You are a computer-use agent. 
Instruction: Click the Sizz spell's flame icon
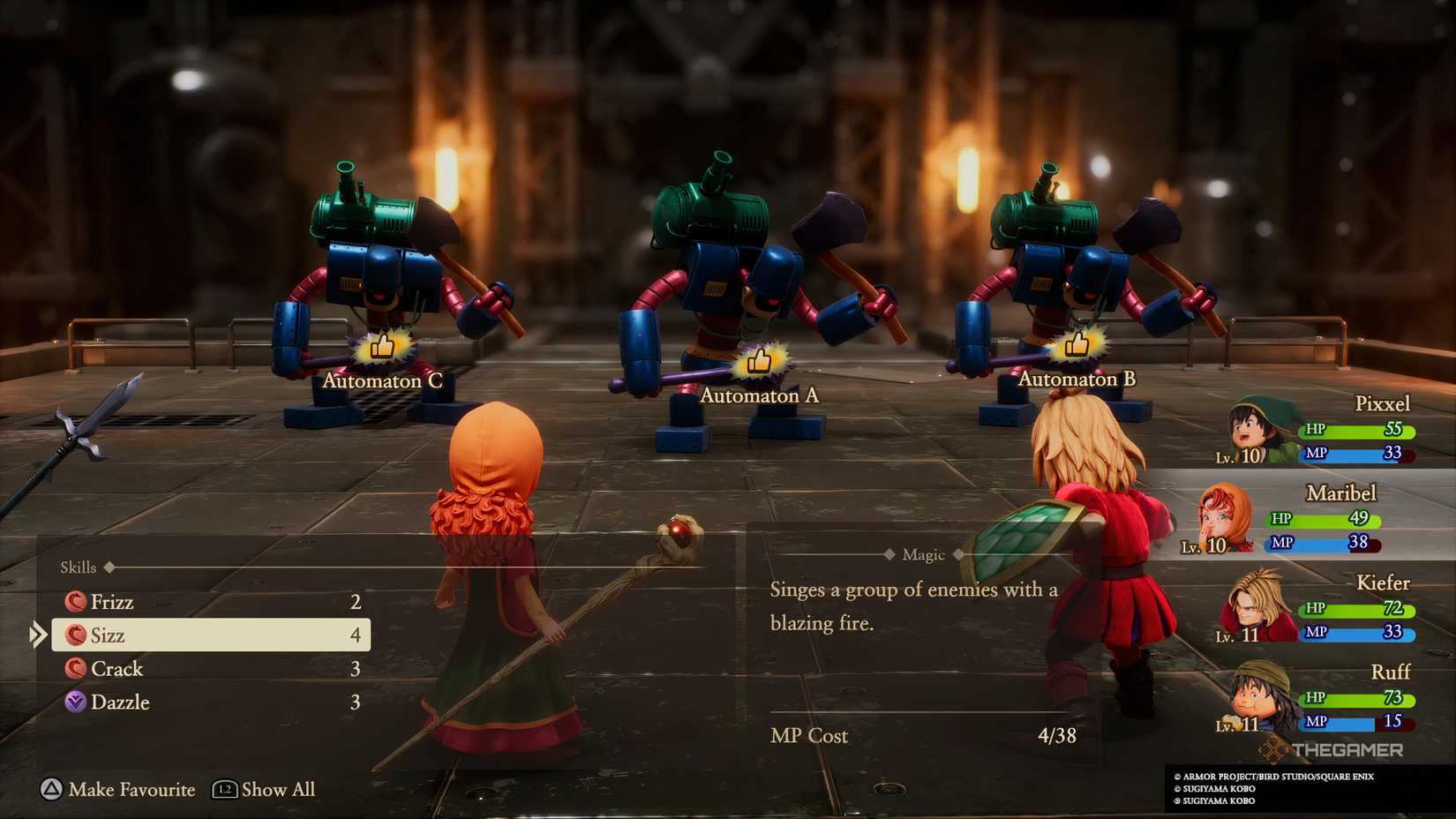tap(76, 635)
